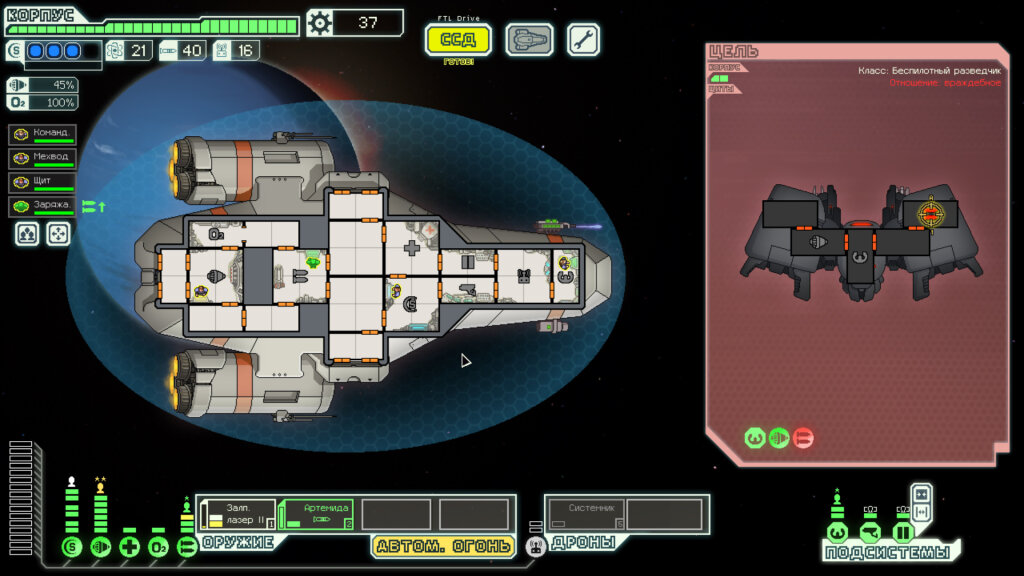The height and width of the screenshot is (576, 1024).
Task: Open the ship overview screen
Action: [529, 40]
